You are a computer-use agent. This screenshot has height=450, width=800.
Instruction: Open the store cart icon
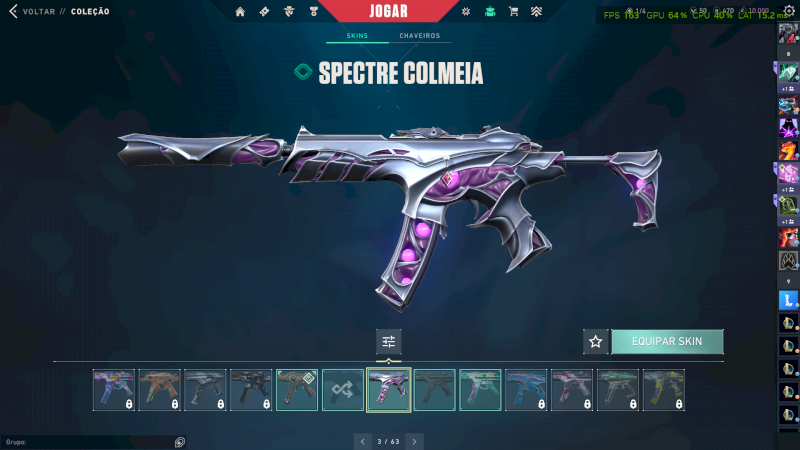[x=513, y=12]
